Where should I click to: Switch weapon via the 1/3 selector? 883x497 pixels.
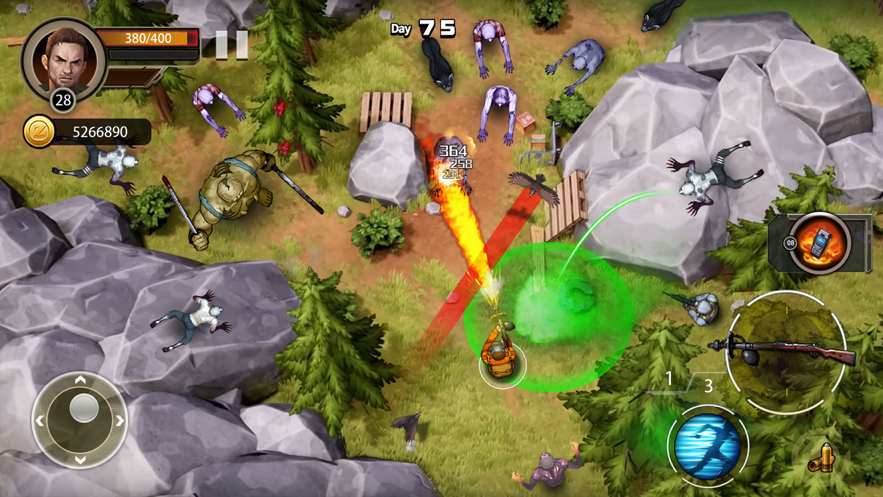[x=689, y=382]
